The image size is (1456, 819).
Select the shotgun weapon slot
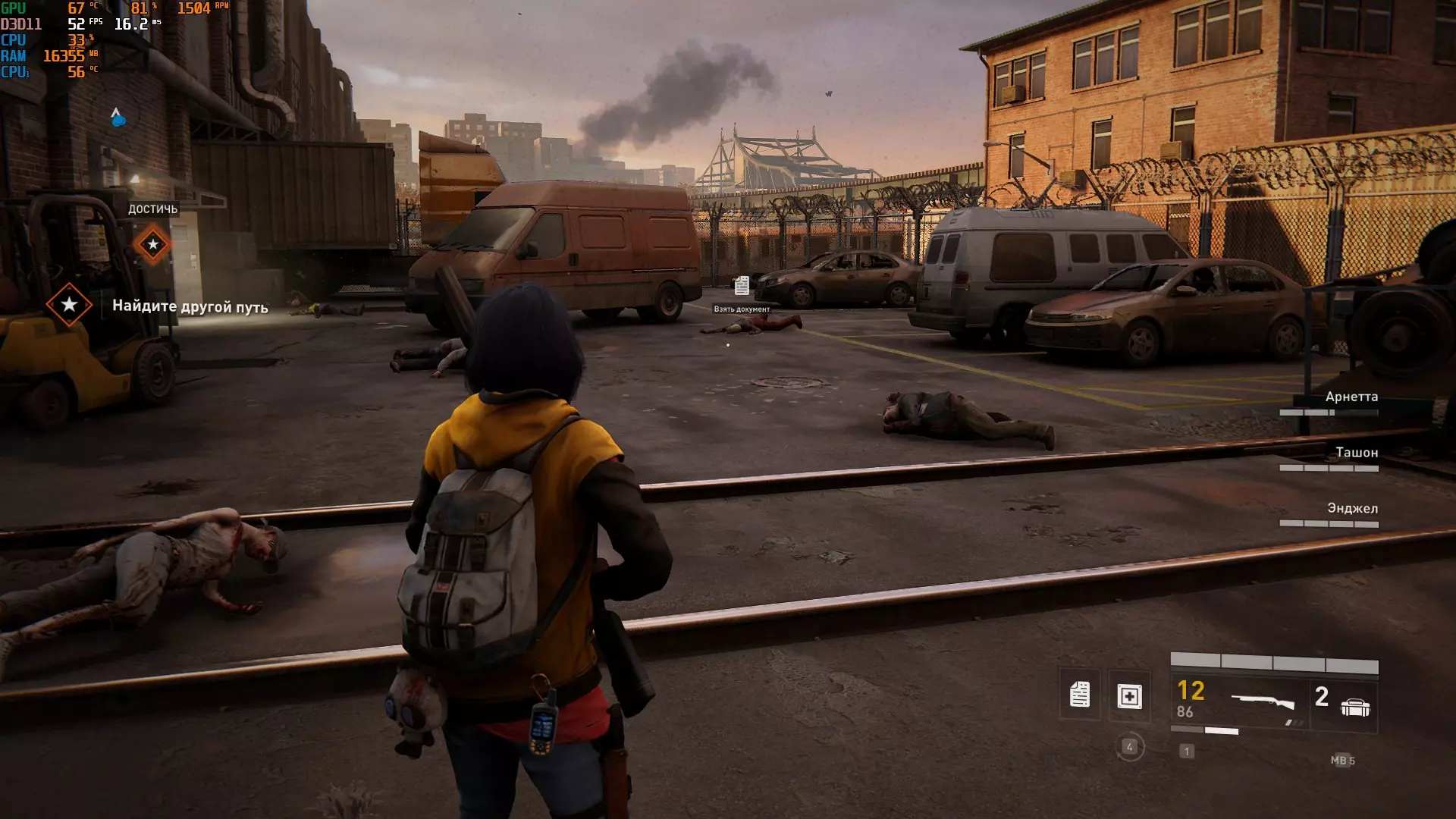[1263, 701]
